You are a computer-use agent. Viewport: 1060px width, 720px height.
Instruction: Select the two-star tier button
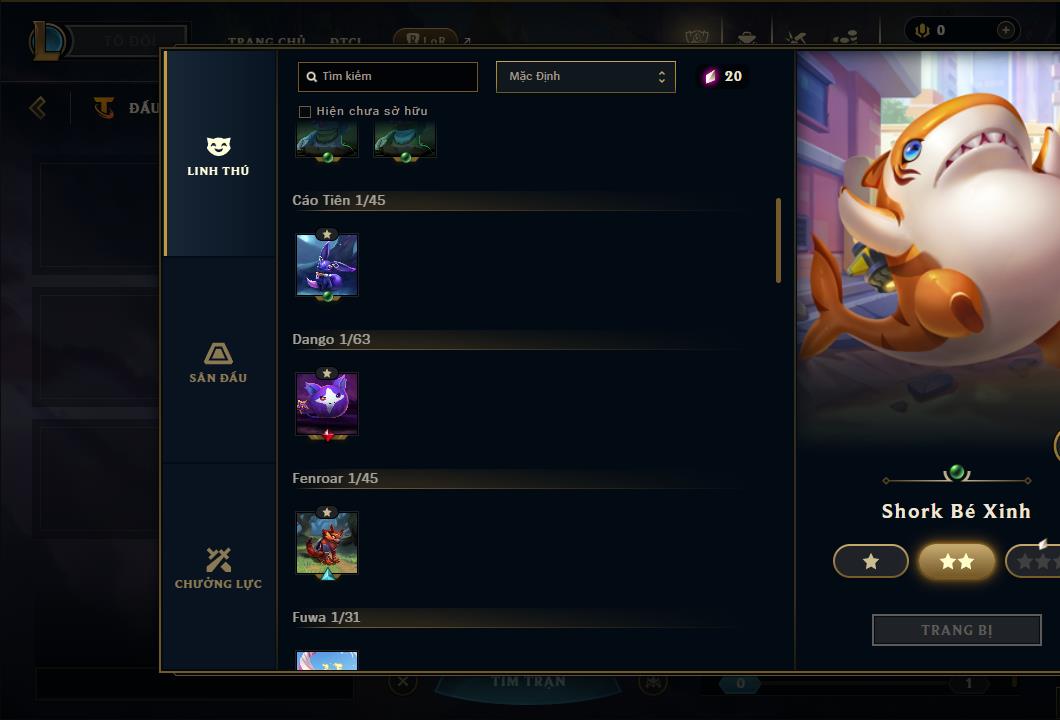pyautogui.click(x=957, y=562)
